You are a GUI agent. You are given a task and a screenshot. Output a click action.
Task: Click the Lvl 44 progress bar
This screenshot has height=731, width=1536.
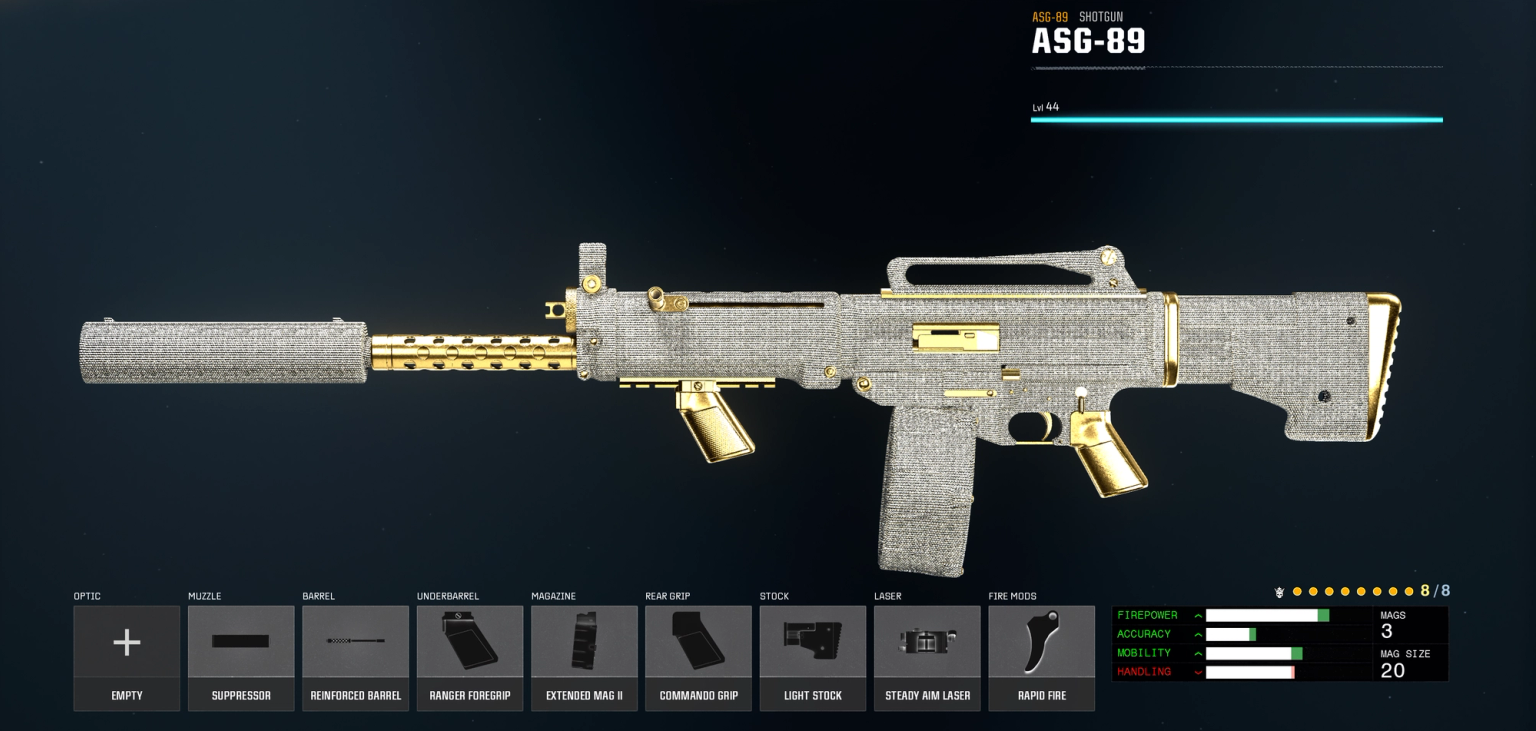(x=1237, y=119)
